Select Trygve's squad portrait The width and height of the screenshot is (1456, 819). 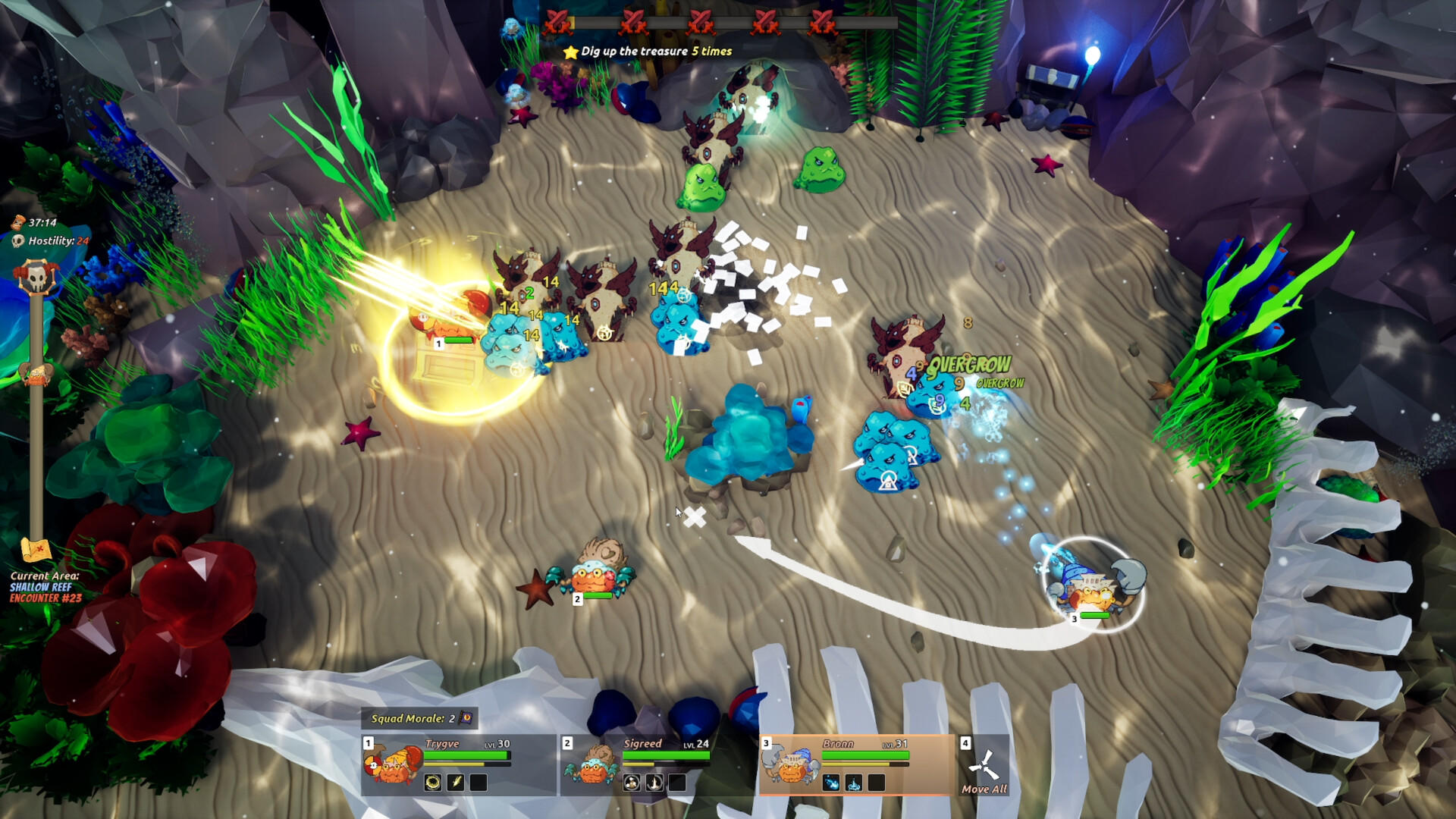tap(393, 766)
